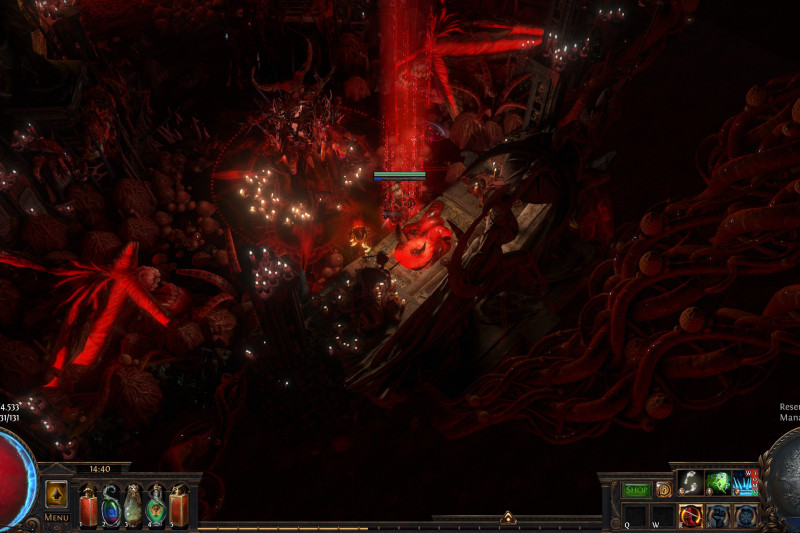800x533 pixels.
Task: Use the green flask with gold emblem
Action: pyautogui.click(x=156, y=507)
